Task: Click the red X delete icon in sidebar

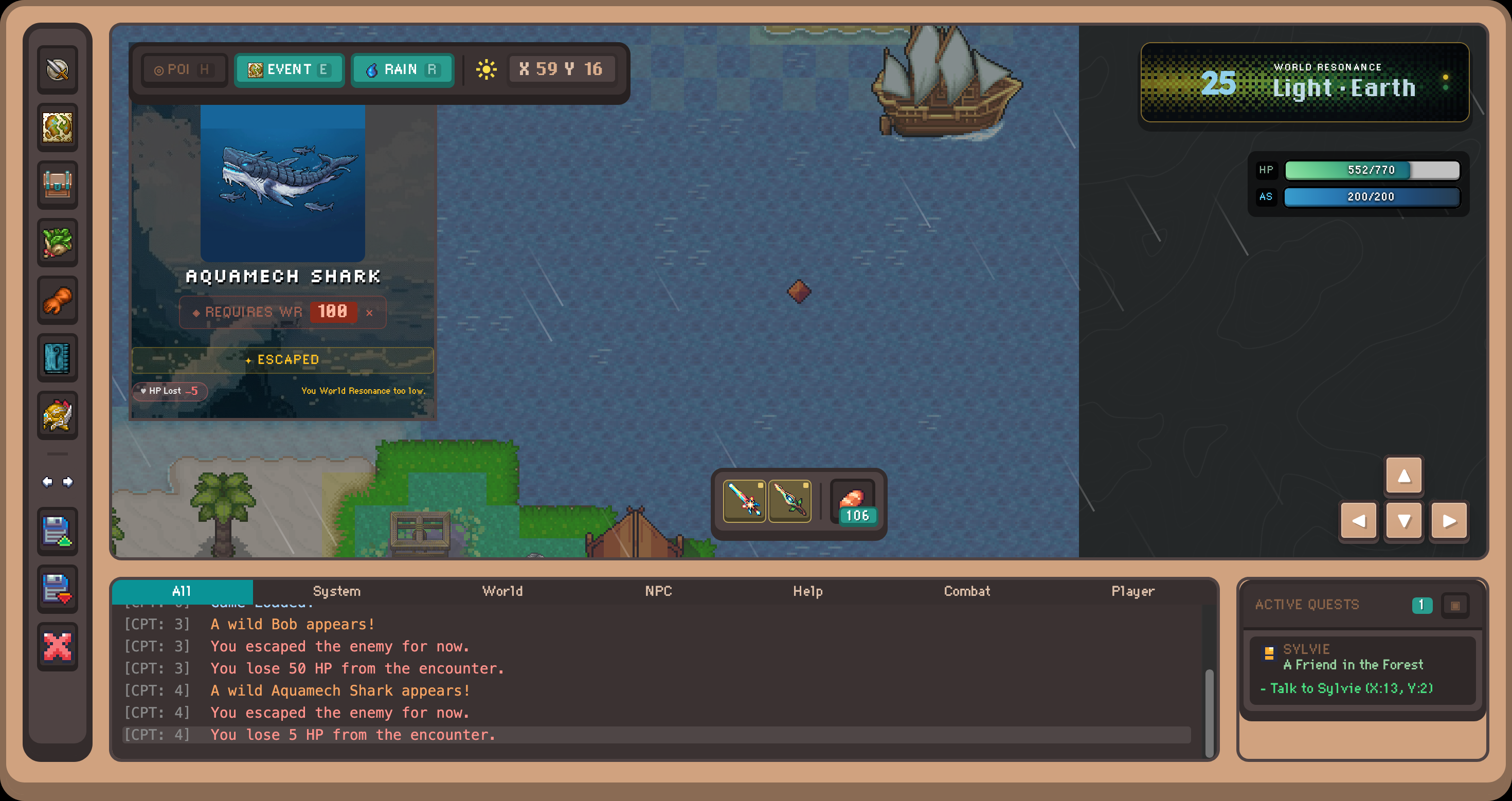Action: click(57, 647)
